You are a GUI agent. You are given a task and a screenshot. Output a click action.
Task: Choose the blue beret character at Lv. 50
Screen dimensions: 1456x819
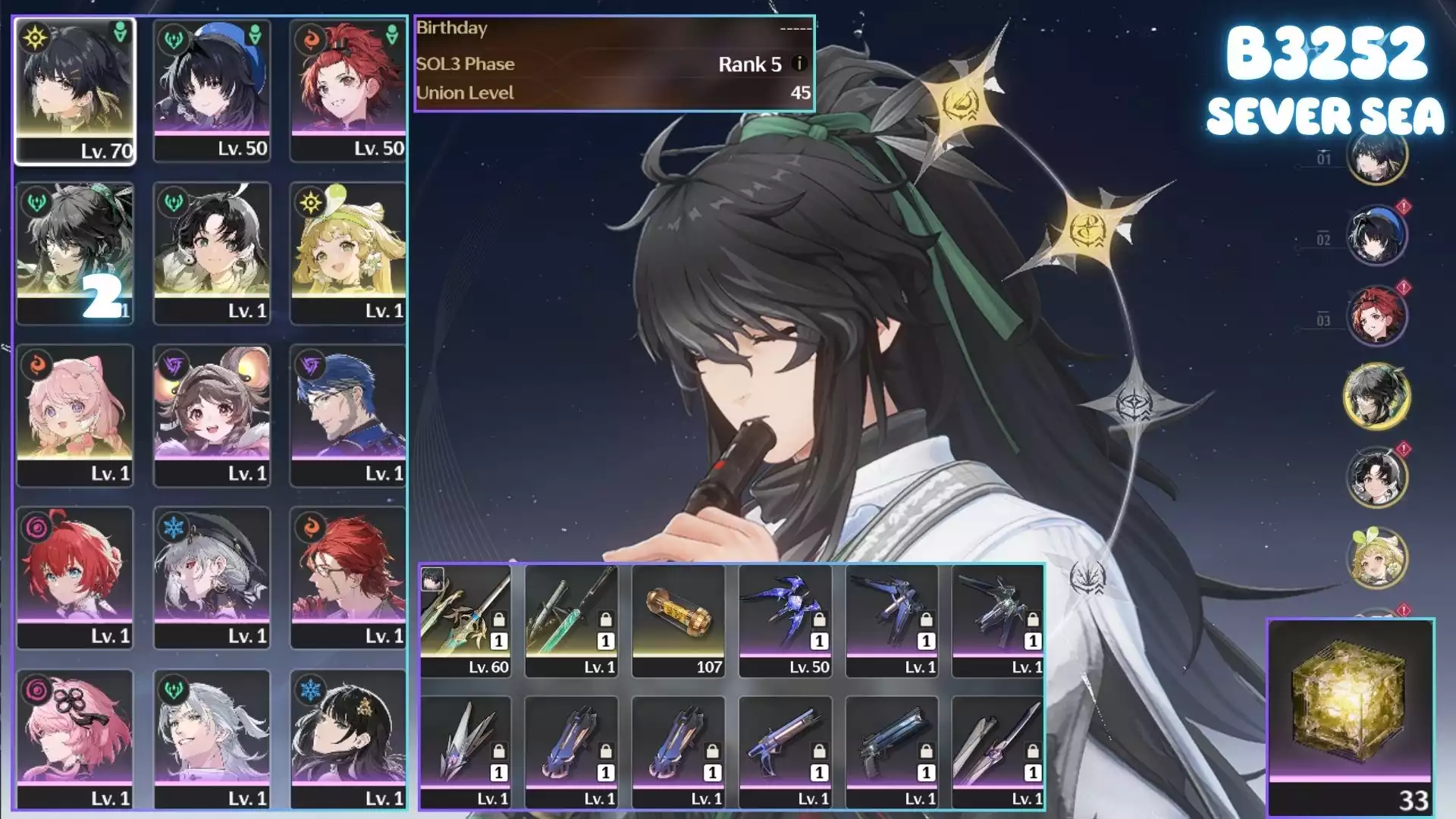pyautogui.click(x=212, y=89)
